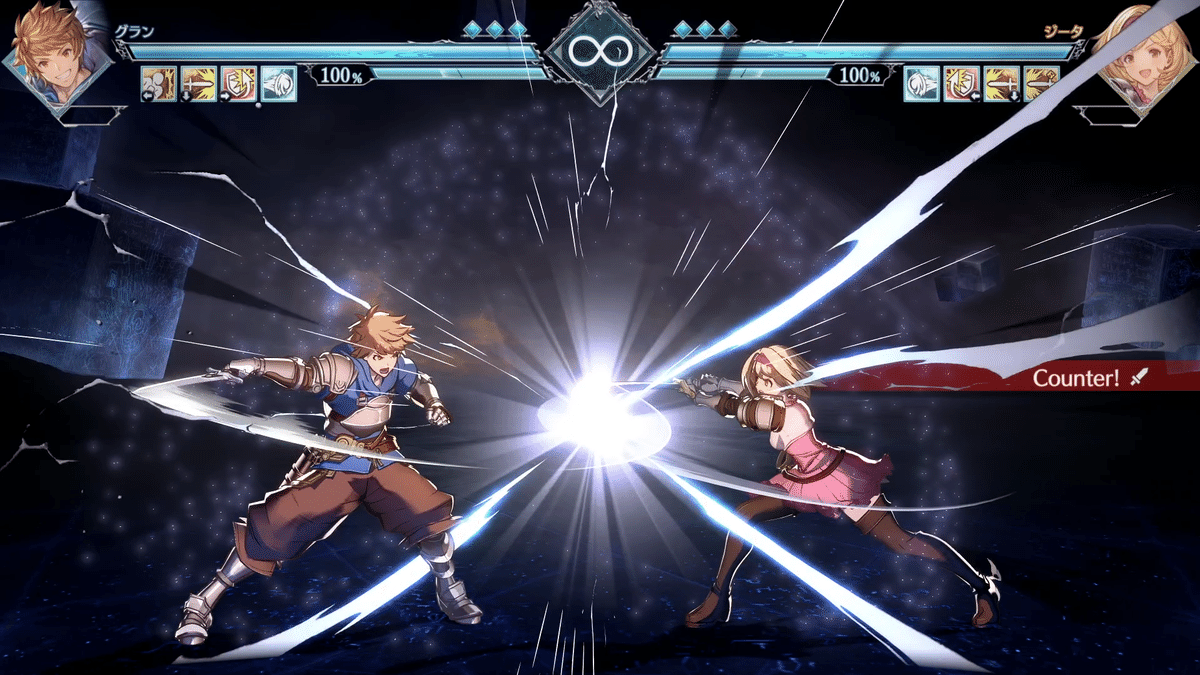Click Djeeta's sword skill icon beside her portrait
The width and height of the screenshot is (1200, 675).
1041,83
